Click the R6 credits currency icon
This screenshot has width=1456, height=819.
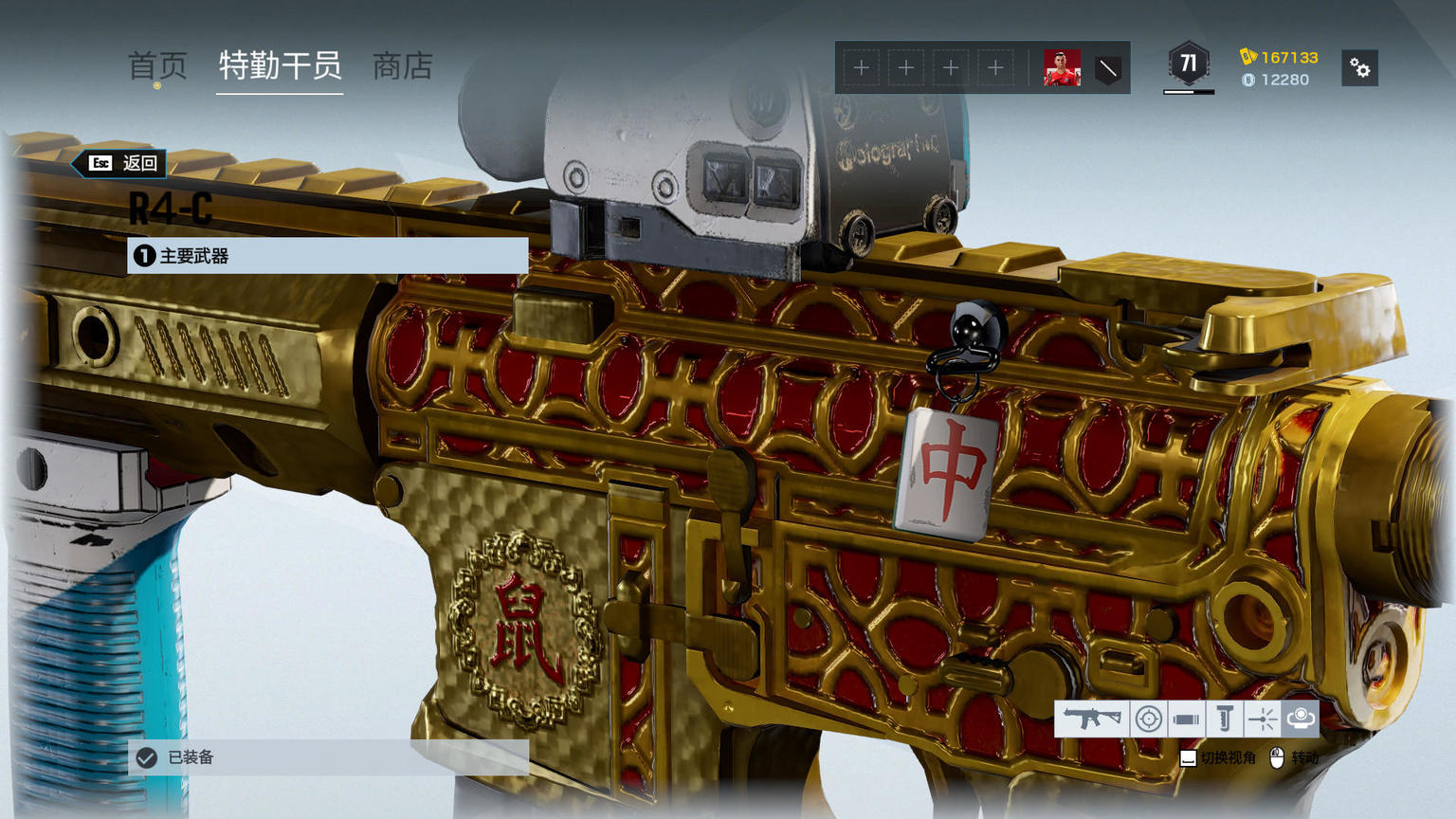coord(1248,81)
